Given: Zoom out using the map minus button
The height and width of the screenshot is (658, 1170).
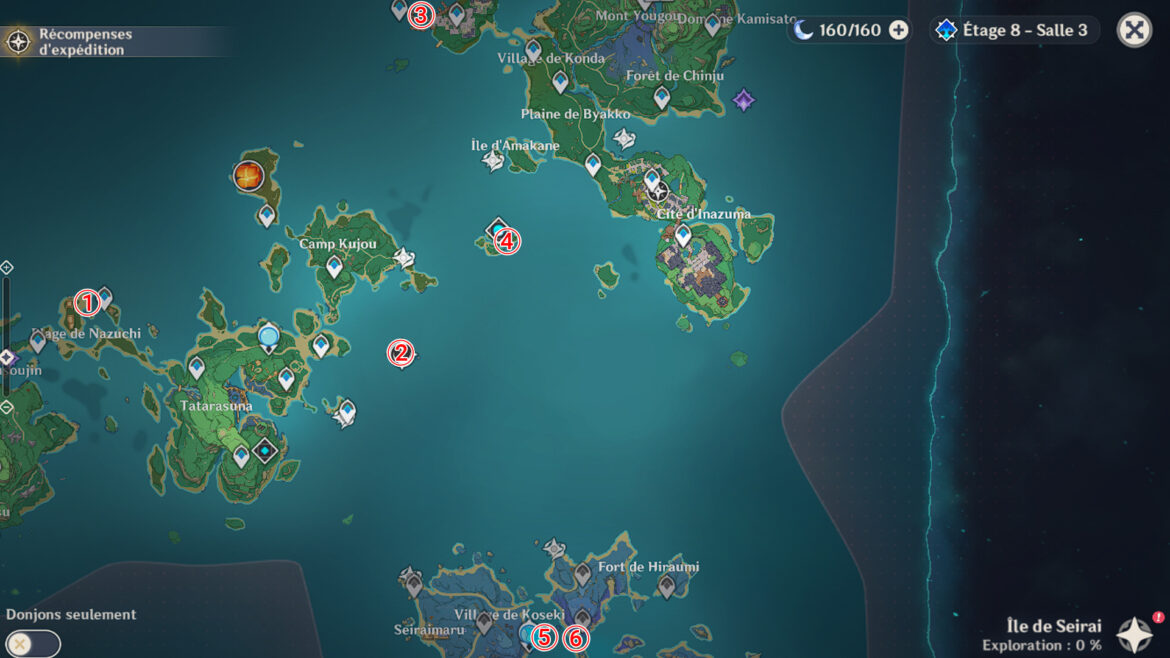Looking at the screenshot, I should (x=6, y=407).
